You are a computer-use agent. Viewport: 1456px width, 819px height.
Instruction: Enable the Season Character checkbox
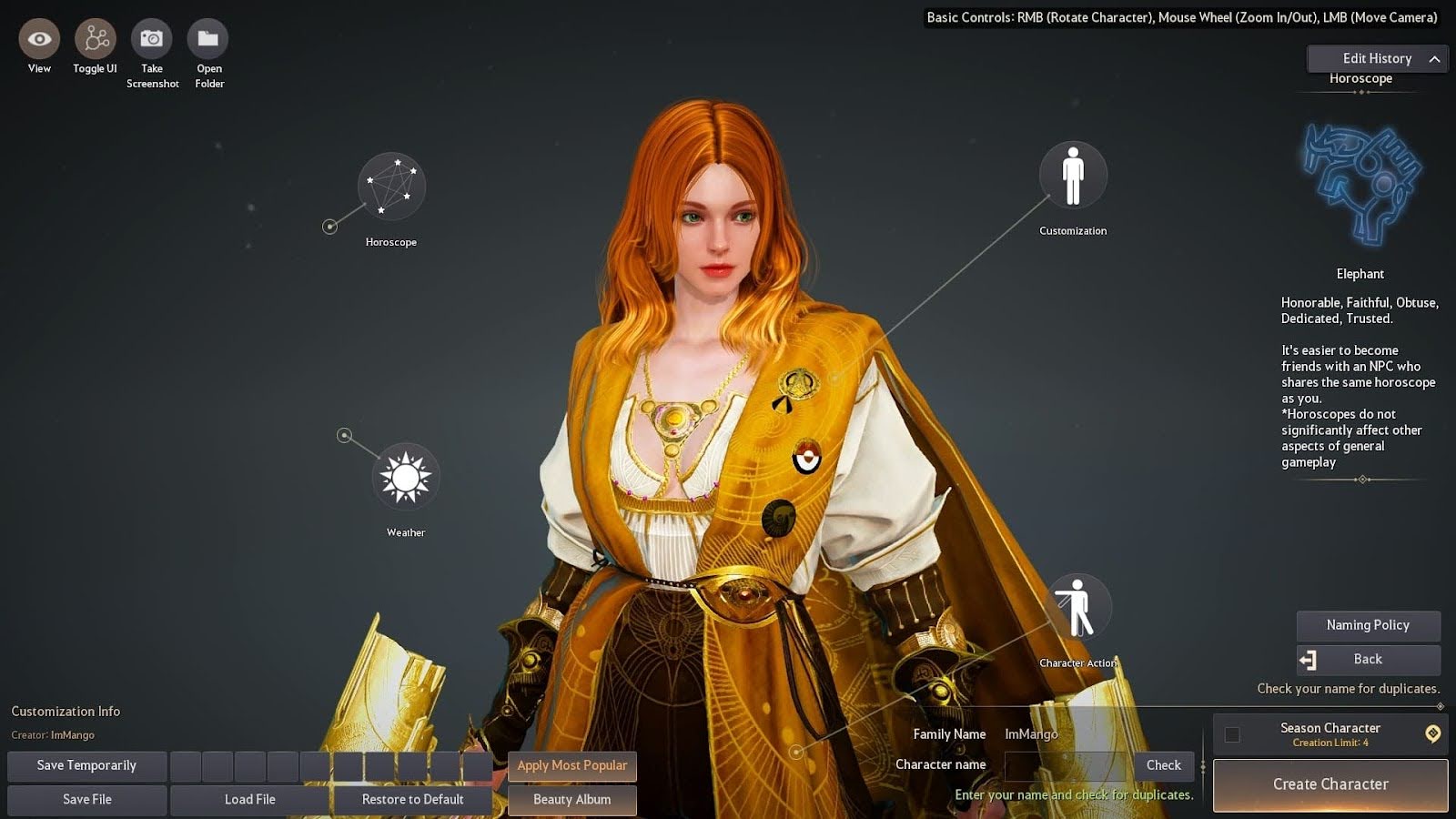1234,733
